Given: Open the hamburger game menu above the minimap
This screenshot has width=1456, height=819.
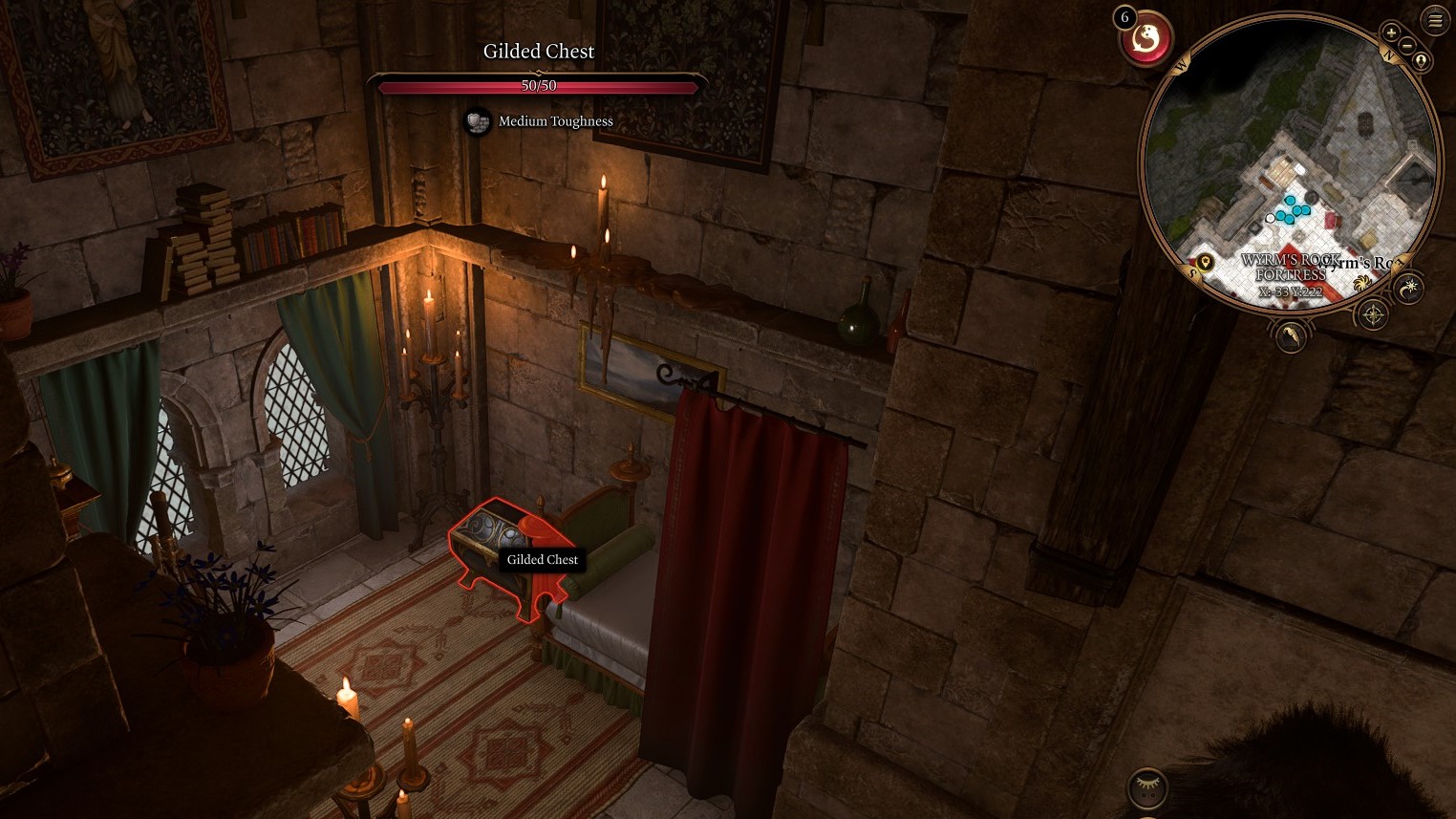Looking at the screenshot, I should (1435, 20).
